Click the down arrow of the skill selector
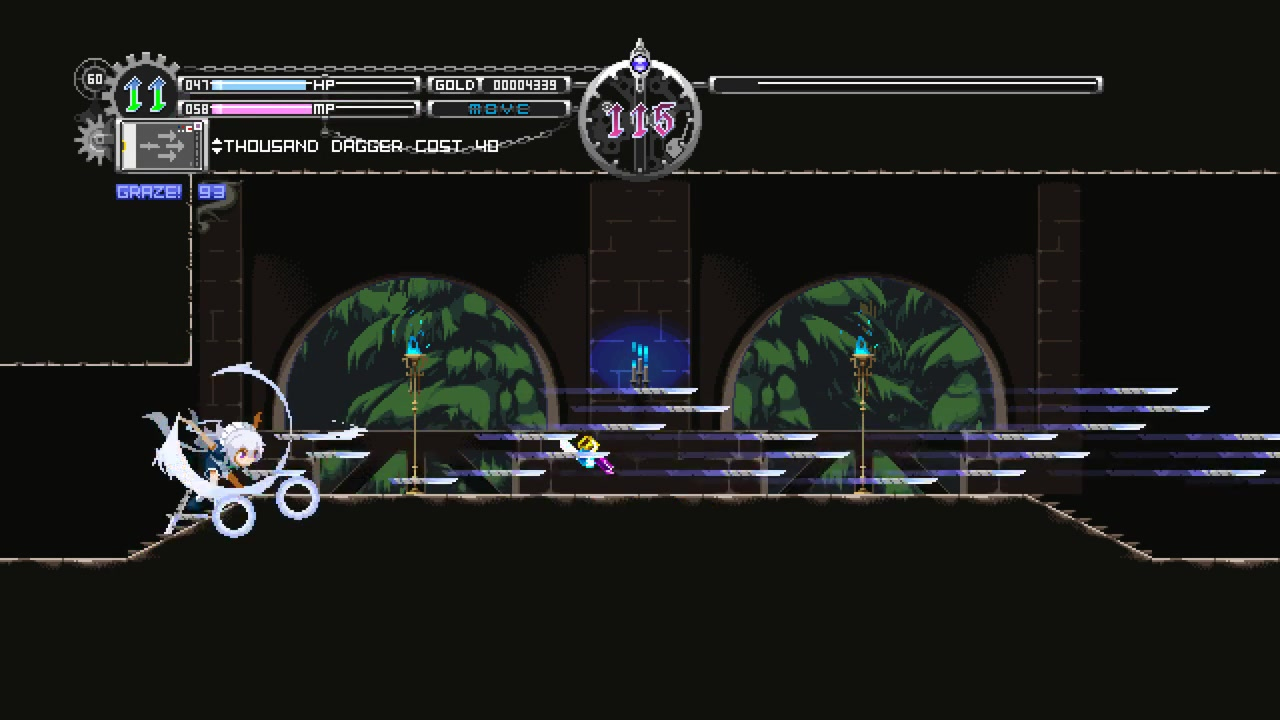1280x720 pixels. point(218,149)
